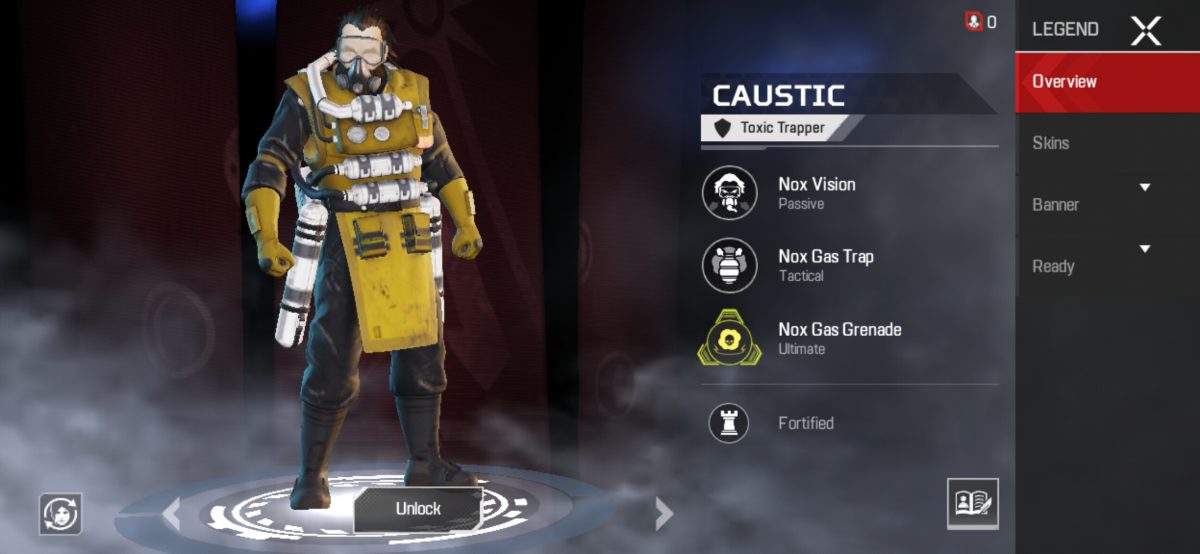This screenshot has height=554, width=1200.
Task: Tap the legend swap portrait icon
Action: [x=60, y=513]
